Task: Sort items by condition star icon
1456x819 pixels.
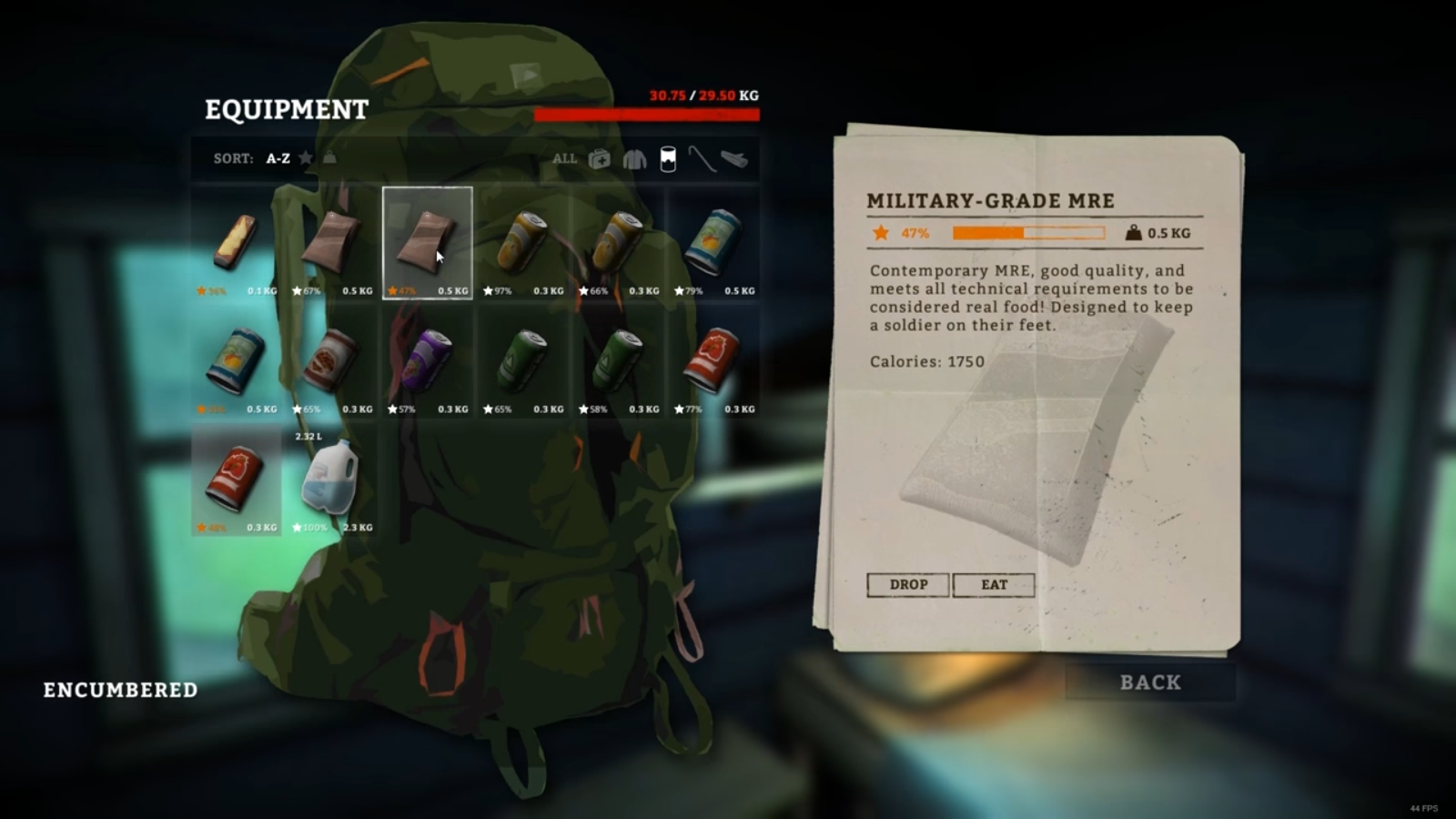Action: tap(306, 158)
